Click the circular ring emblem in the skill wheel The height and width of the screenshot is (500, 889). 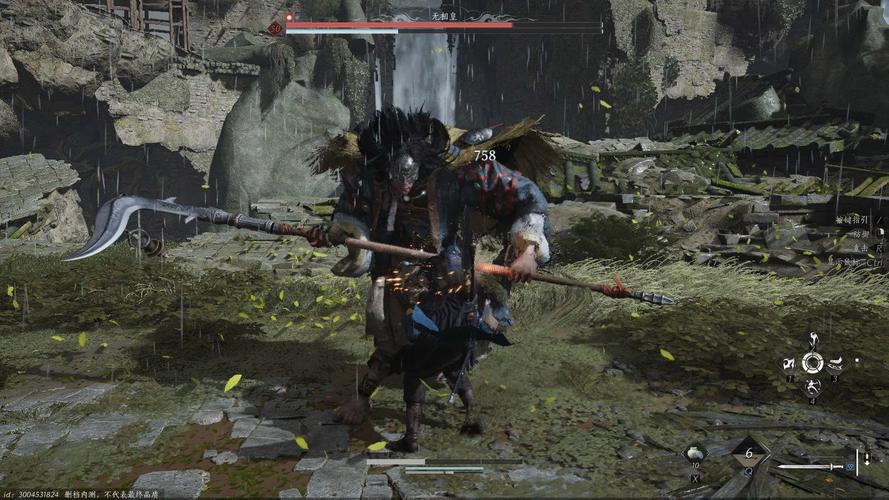click(813, 362)
